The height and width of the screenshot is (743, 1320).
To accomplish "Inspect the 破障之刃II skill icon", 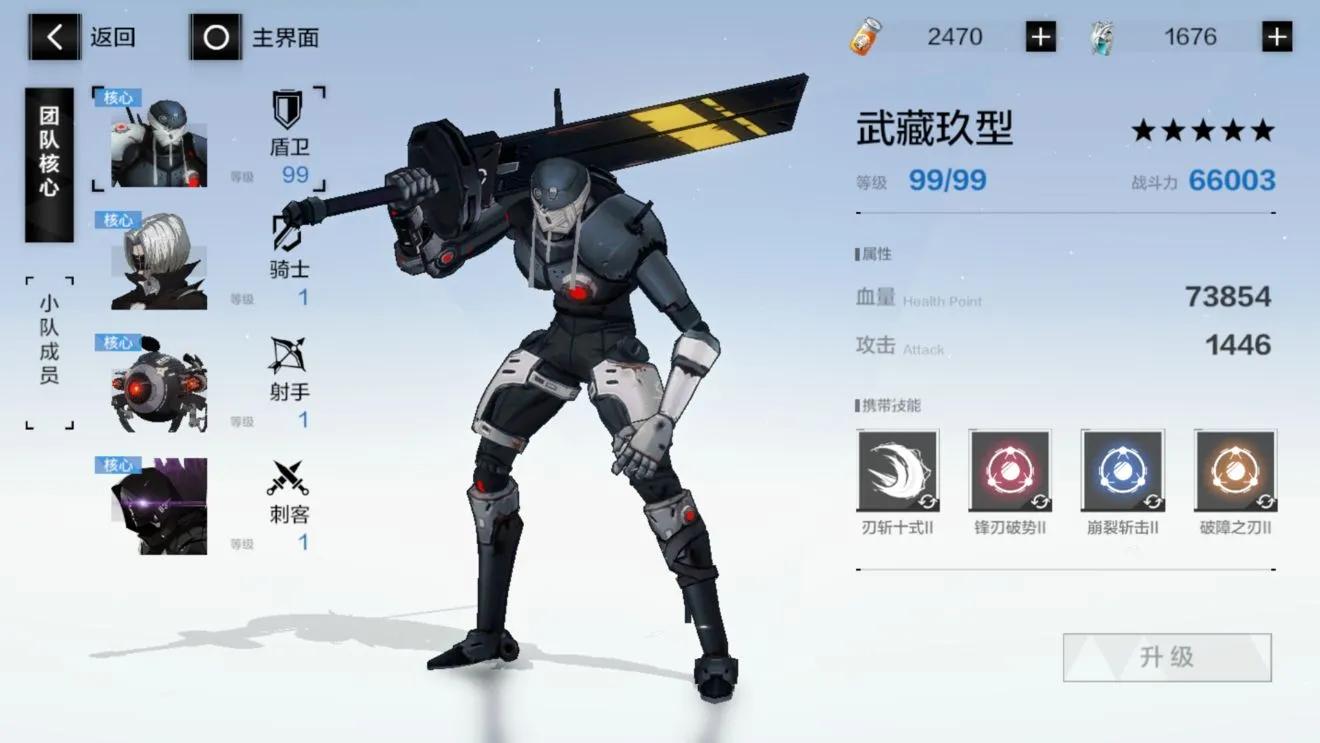I will click(1234, 470).
